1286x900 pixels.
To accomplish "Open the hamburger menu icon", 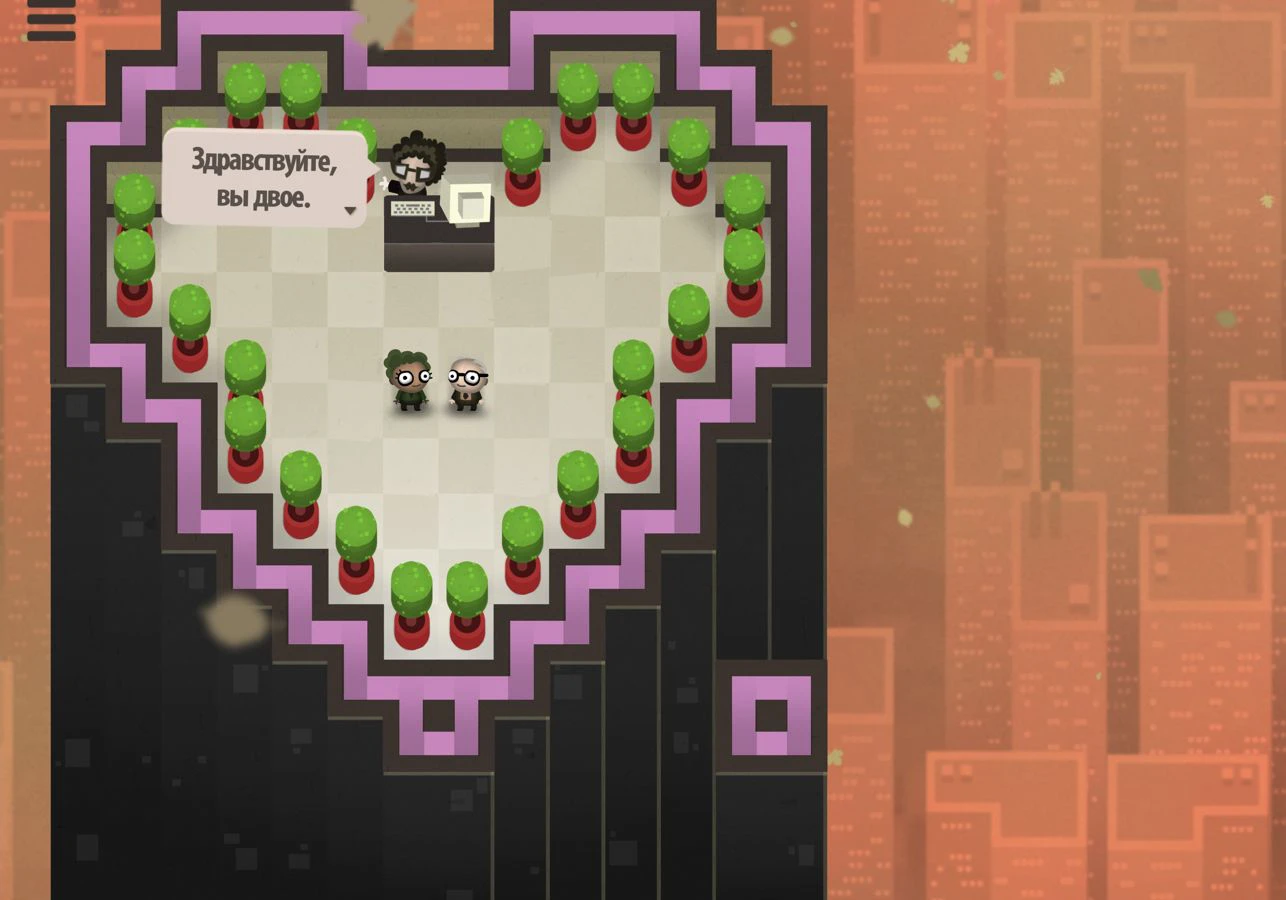I will (50, 20).
